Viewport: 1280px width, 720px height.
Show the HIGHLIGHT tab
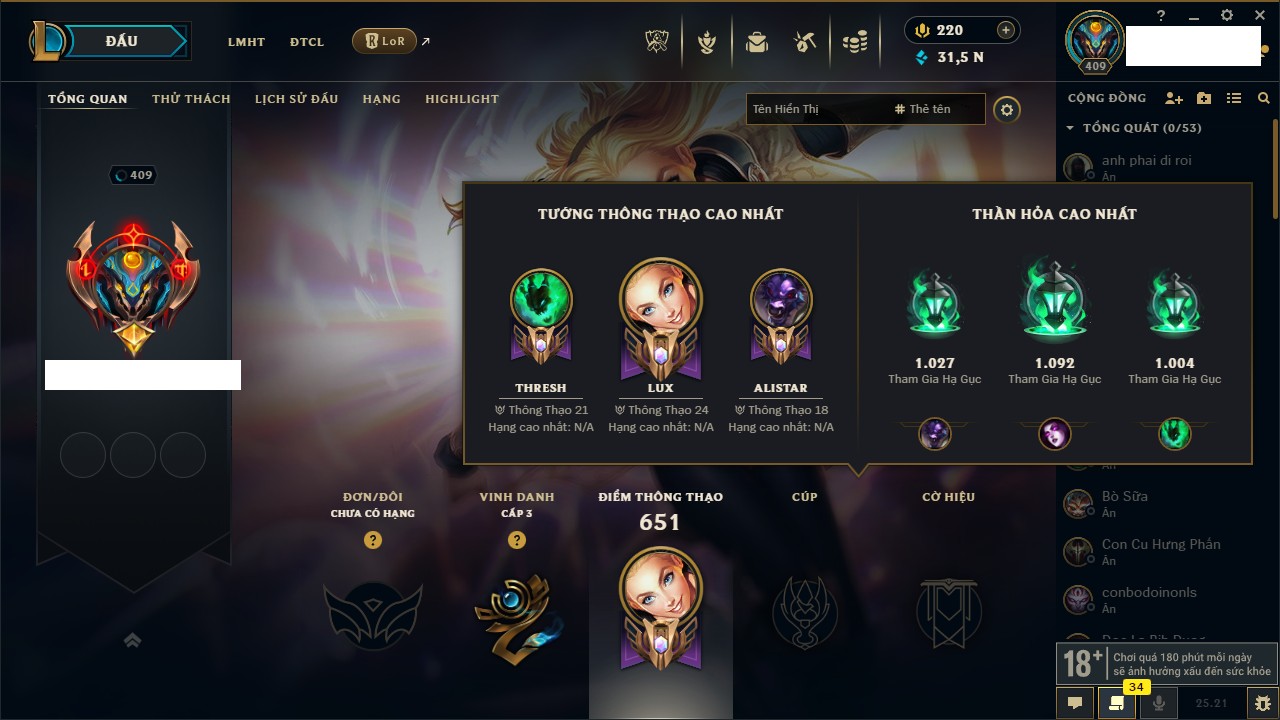click(461, 99)
